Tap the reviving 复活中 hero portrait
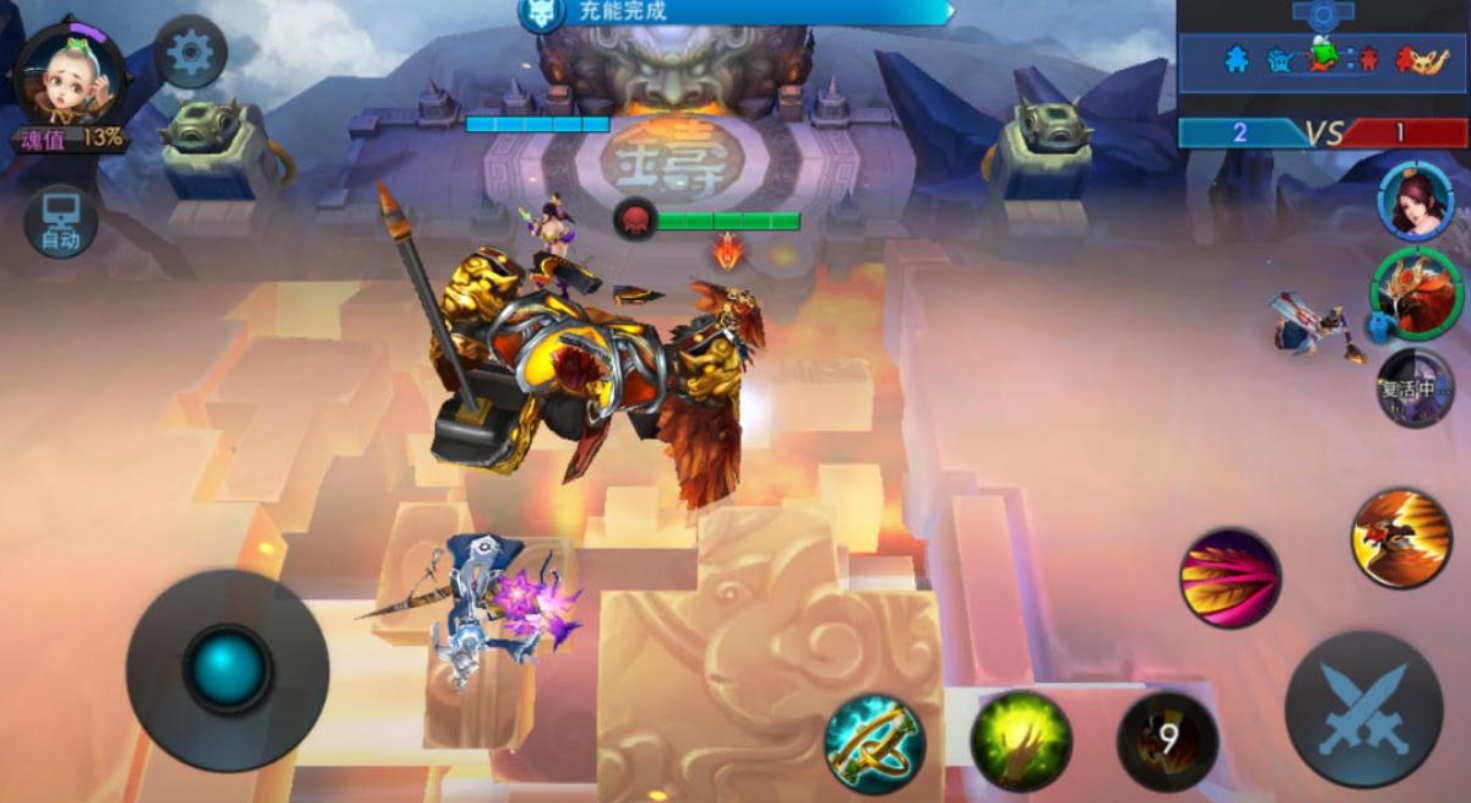1471x803 pixels. pyautogui.click(x=1415, y=388)
